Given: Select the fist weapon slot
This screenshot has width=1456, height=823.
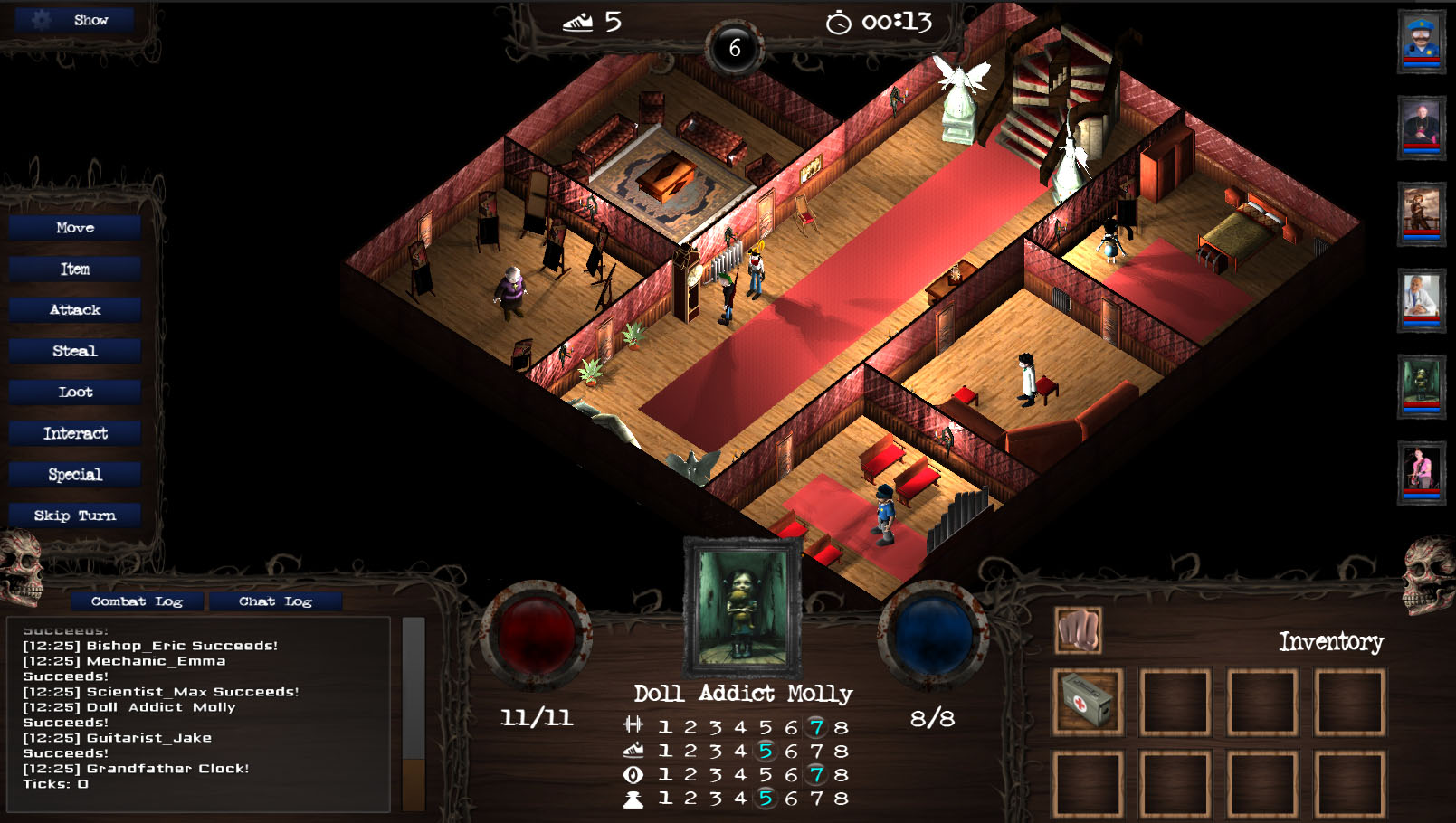Looking at the screenshot, I should pyautogui.click(x=1079, y=630).
